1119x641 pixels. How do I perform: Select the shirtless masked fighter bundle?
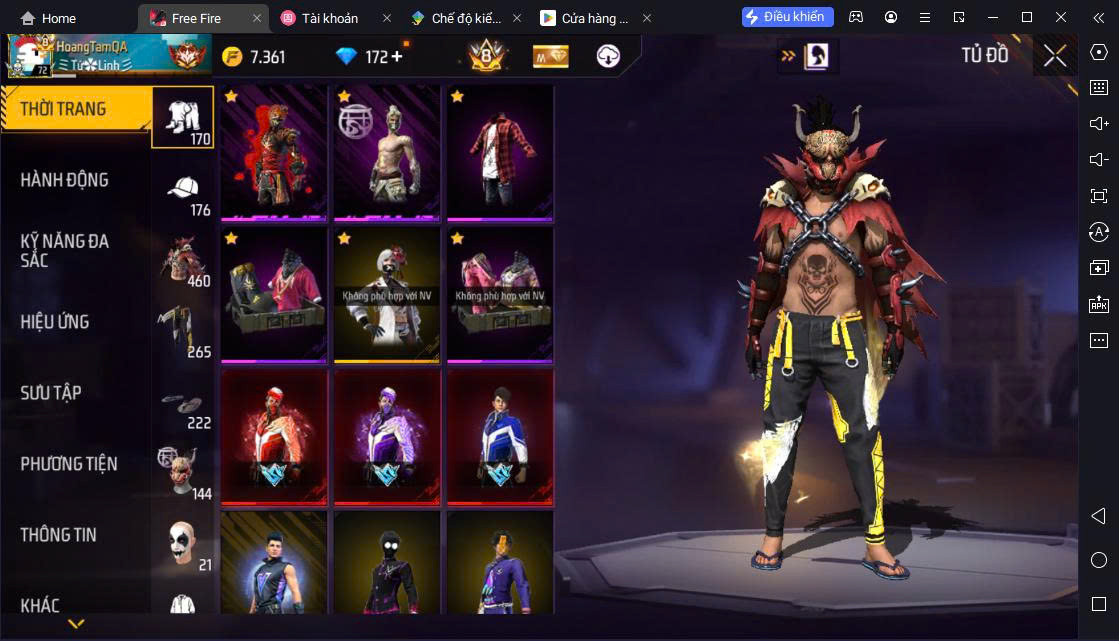(387, 152)
